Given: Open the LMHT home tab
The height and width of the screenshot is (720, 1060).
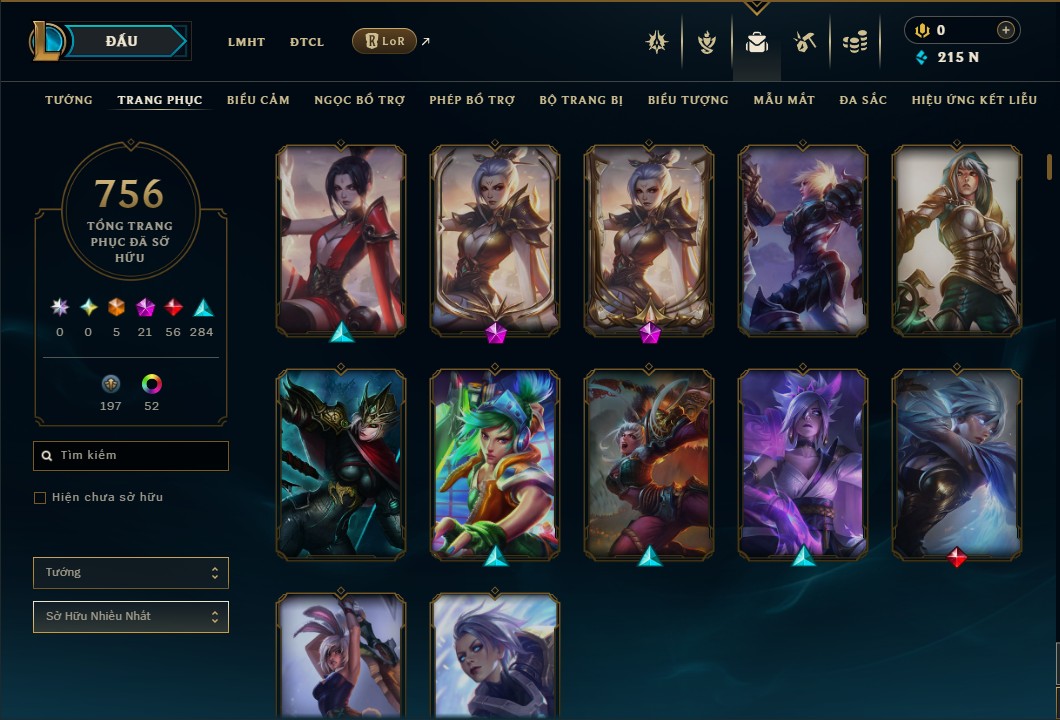Looking at the screenshot, I should pos(246,42).
